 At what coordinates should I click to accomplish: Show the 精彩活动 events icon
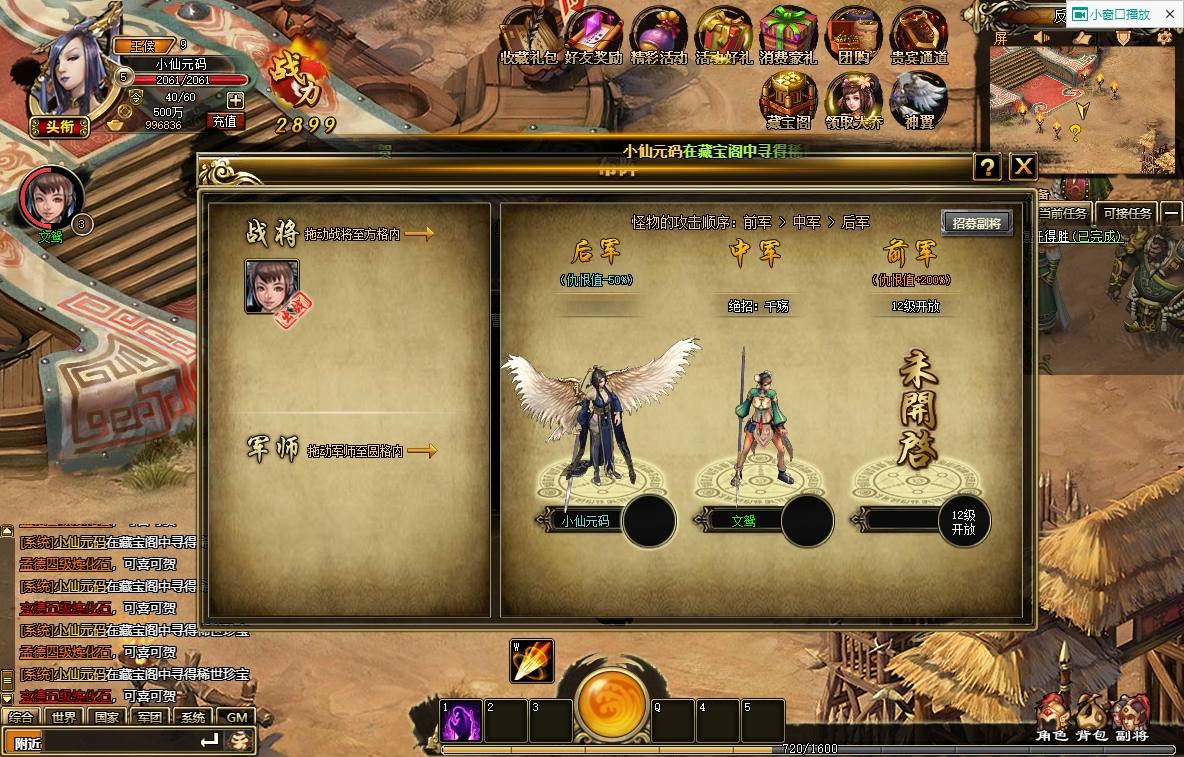(658, 35)
